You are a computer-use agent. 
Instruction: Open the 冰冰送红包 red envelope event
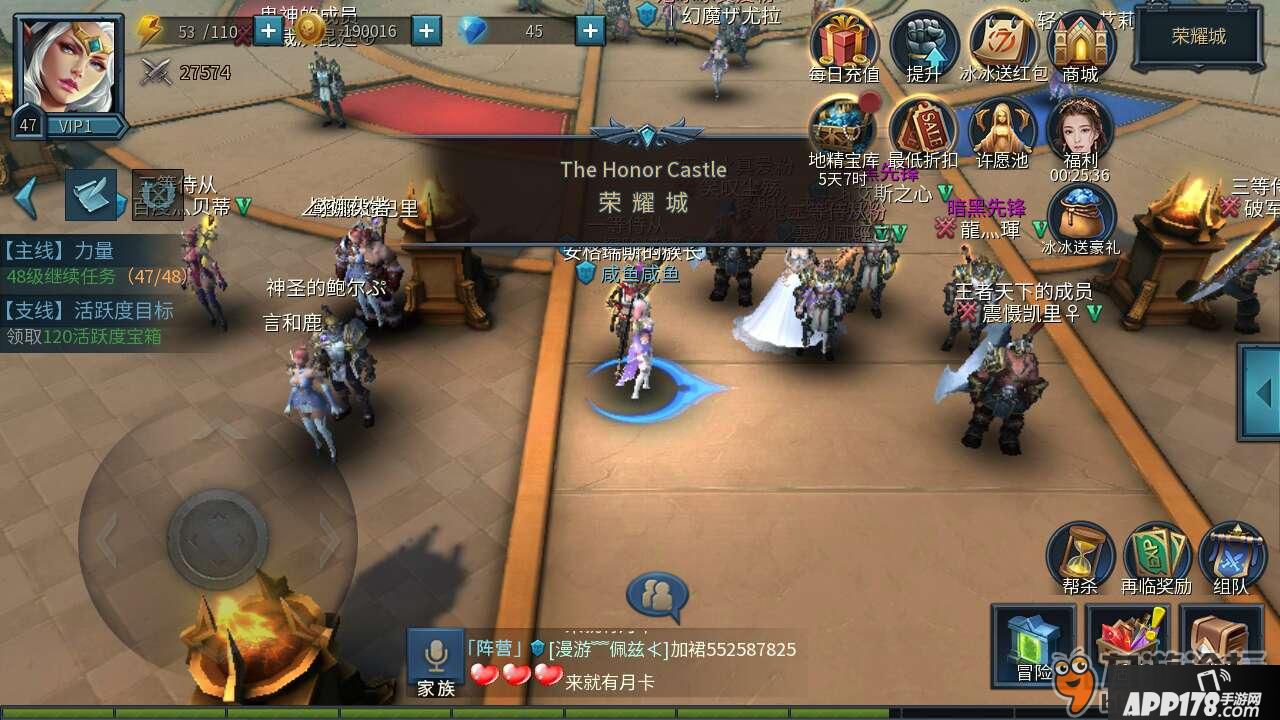pyautogui.click(x=1003, y=44)
